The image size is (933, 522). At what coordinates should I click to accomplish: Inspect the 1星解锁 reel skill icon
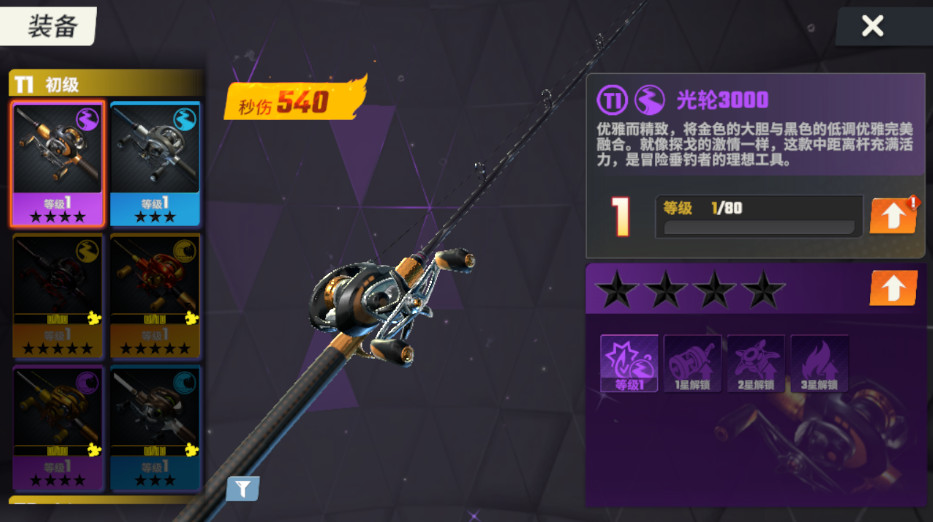692,363
